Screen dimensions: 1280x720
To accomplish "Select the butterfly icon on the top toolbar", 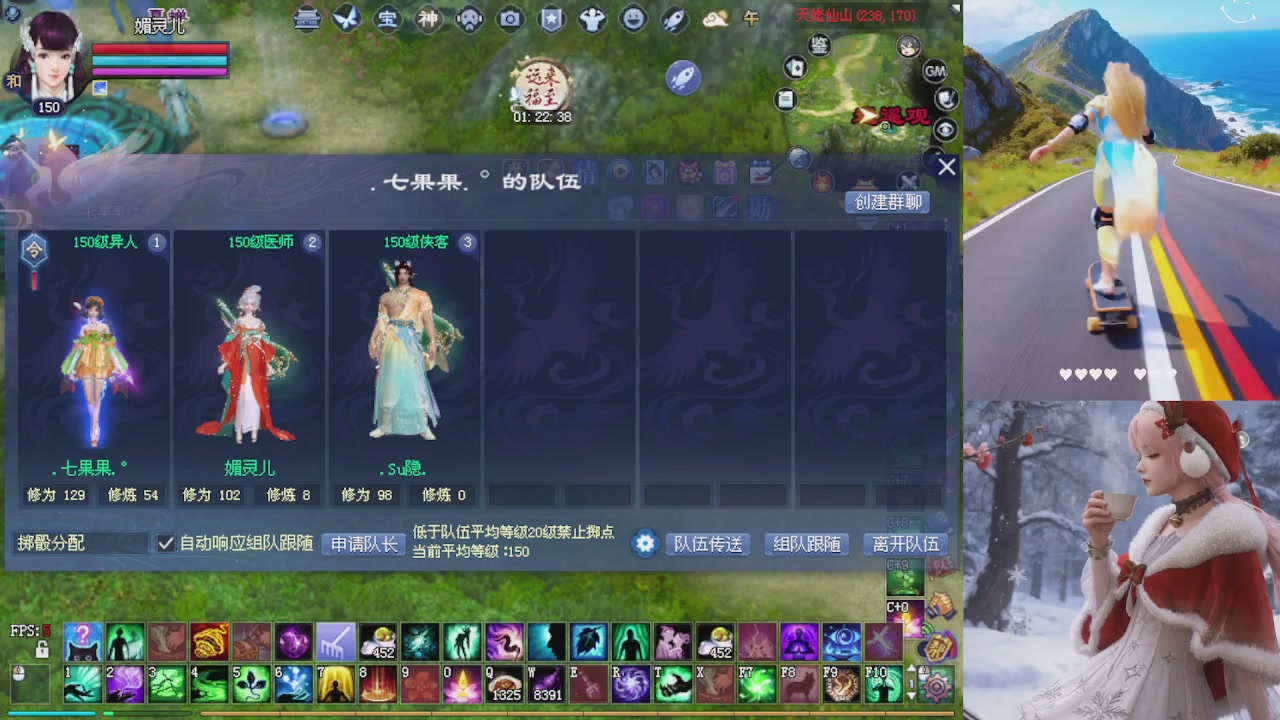I will pyautogui.click(x=346, y=19).
